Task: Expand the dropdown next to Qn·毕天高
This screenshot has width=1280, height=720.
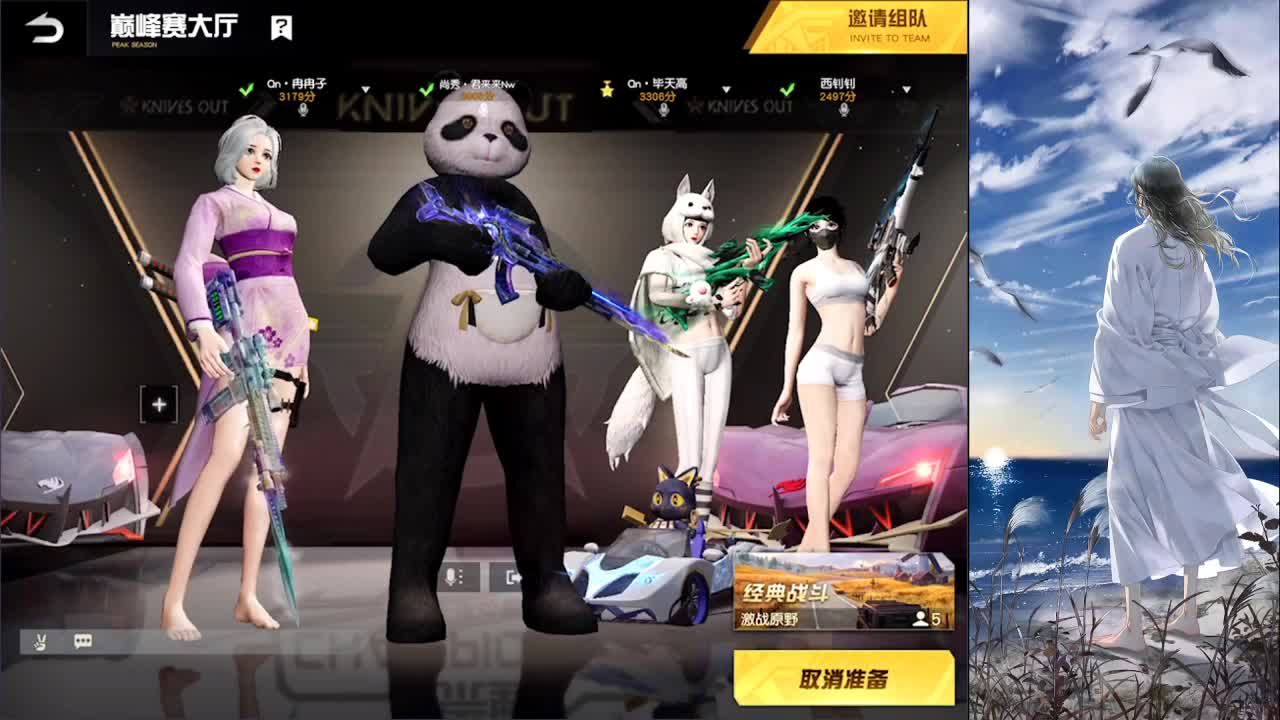Action: (x=724, y=88)
